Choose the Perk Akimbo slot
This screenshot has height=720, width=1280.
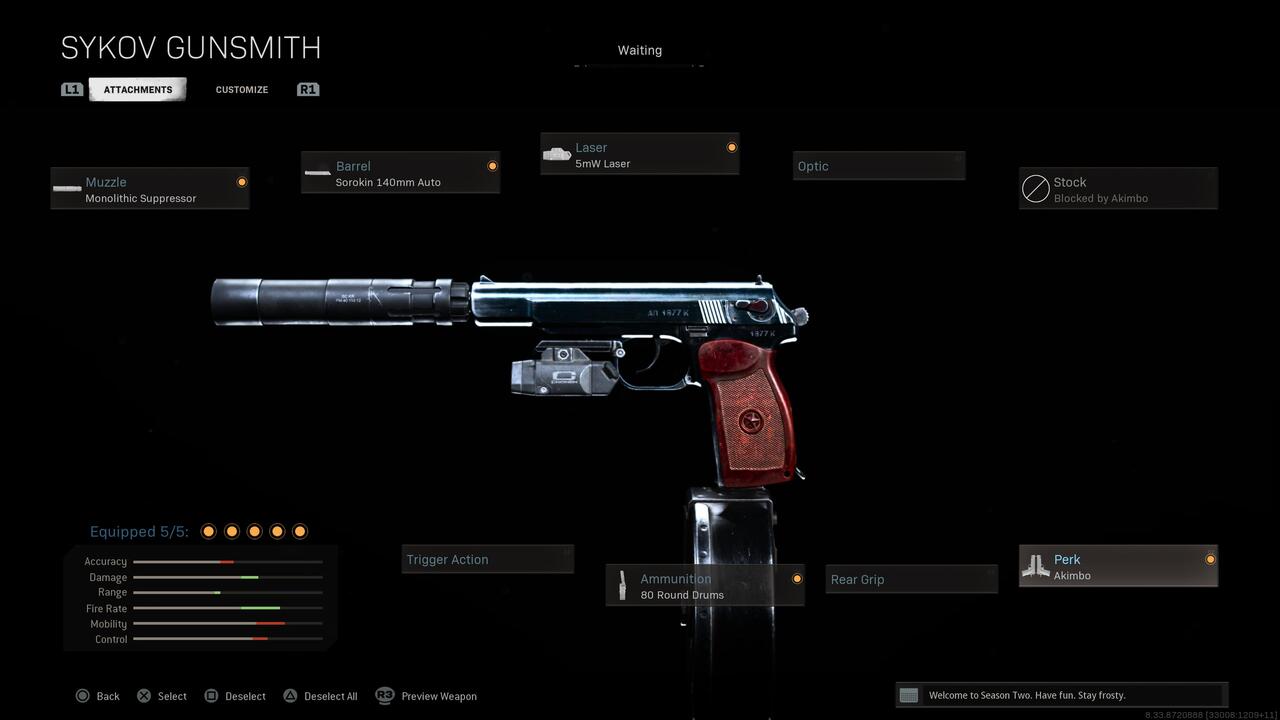pos(1118,566)
